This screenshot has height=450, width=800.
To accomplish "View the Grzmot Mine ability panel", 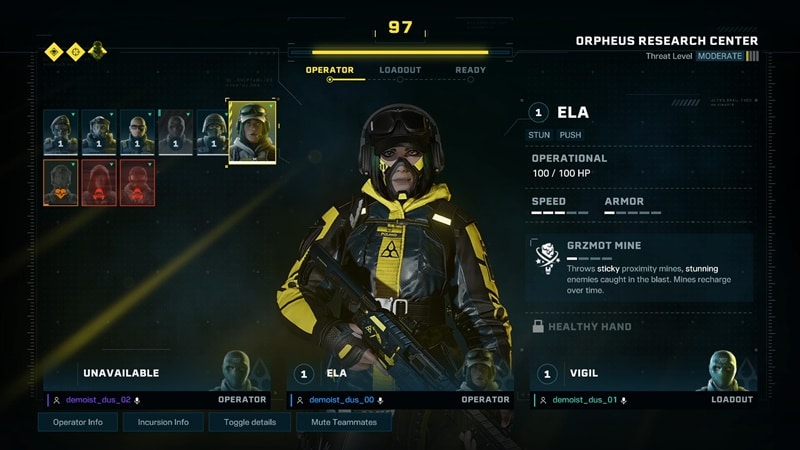I will coord(639,267).
